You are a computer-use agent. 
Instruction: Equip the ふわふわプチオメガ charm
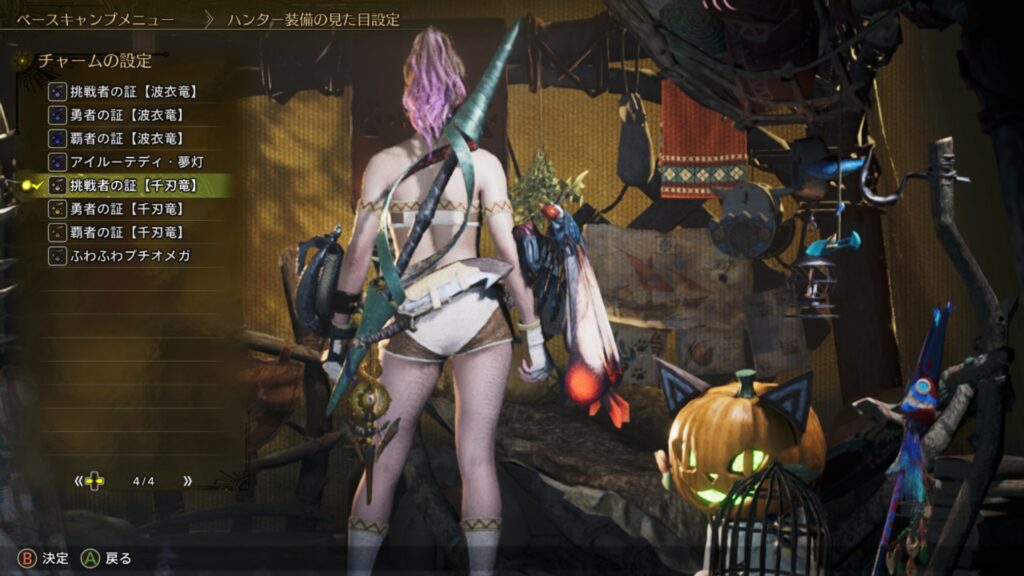click(x=129, y=256)
